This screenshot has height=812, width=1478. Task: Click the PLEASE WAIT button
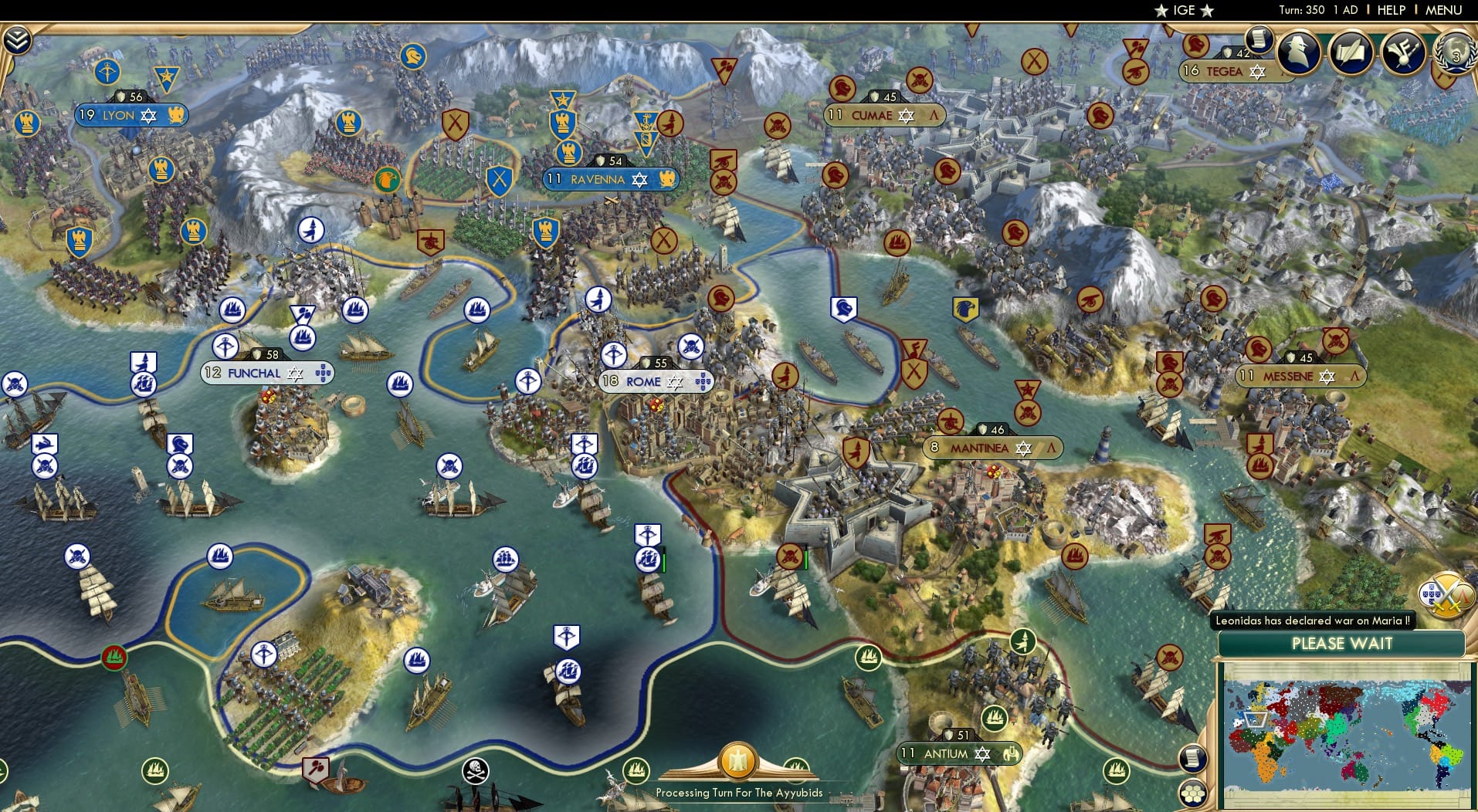click(x=1341, y=644)
